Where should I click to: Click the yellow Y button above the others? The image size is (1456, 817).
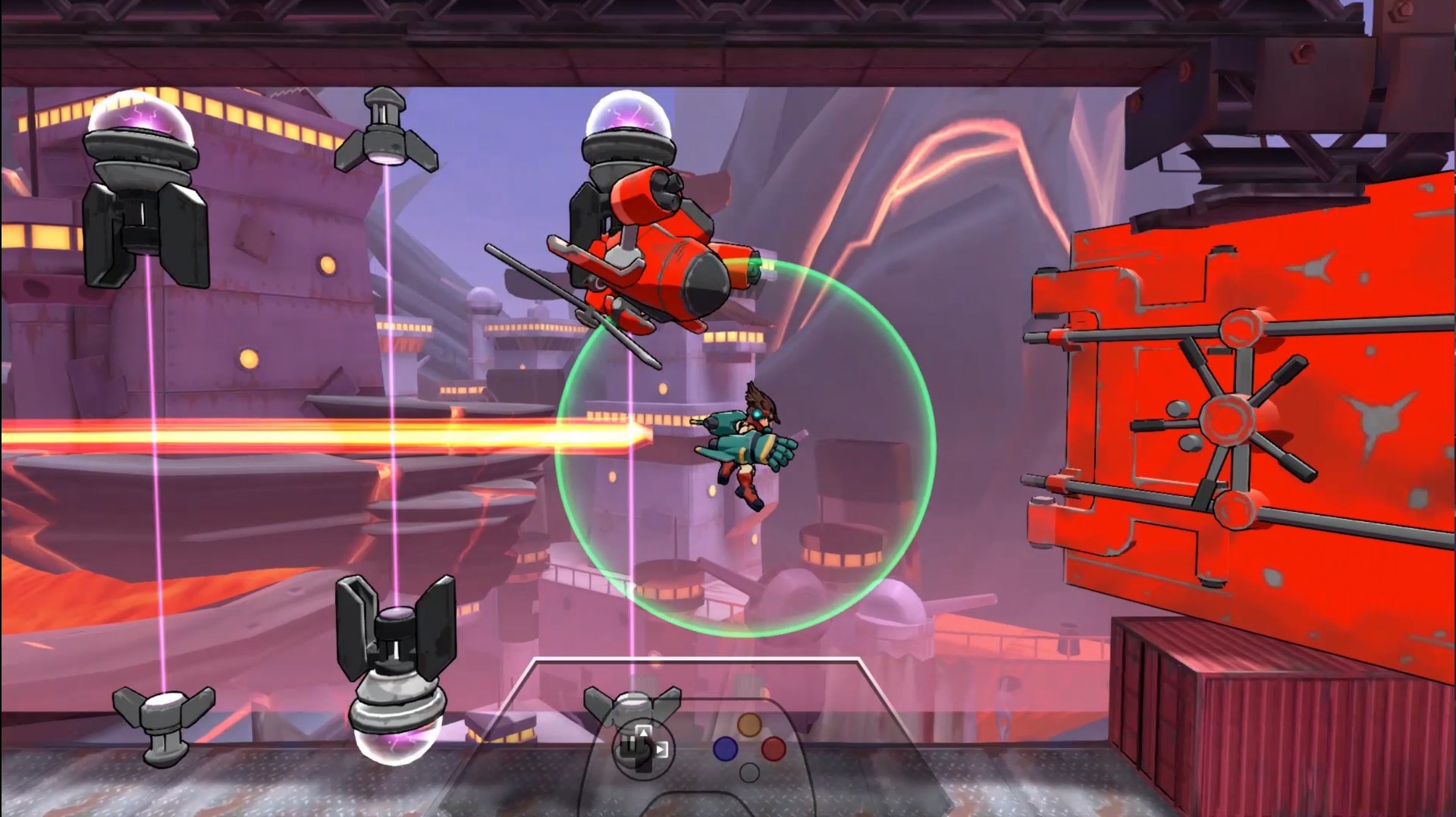pos(749,724)
